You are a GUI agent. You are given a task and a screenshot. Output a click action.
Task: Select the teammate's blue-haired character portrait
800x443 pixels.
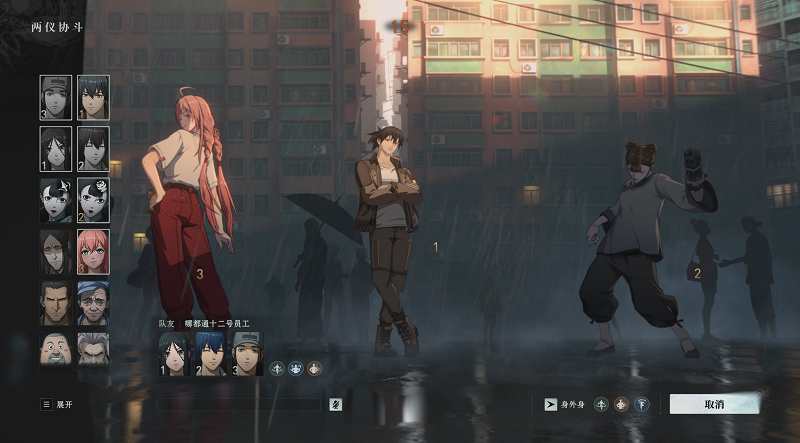(x=210, y=354)
